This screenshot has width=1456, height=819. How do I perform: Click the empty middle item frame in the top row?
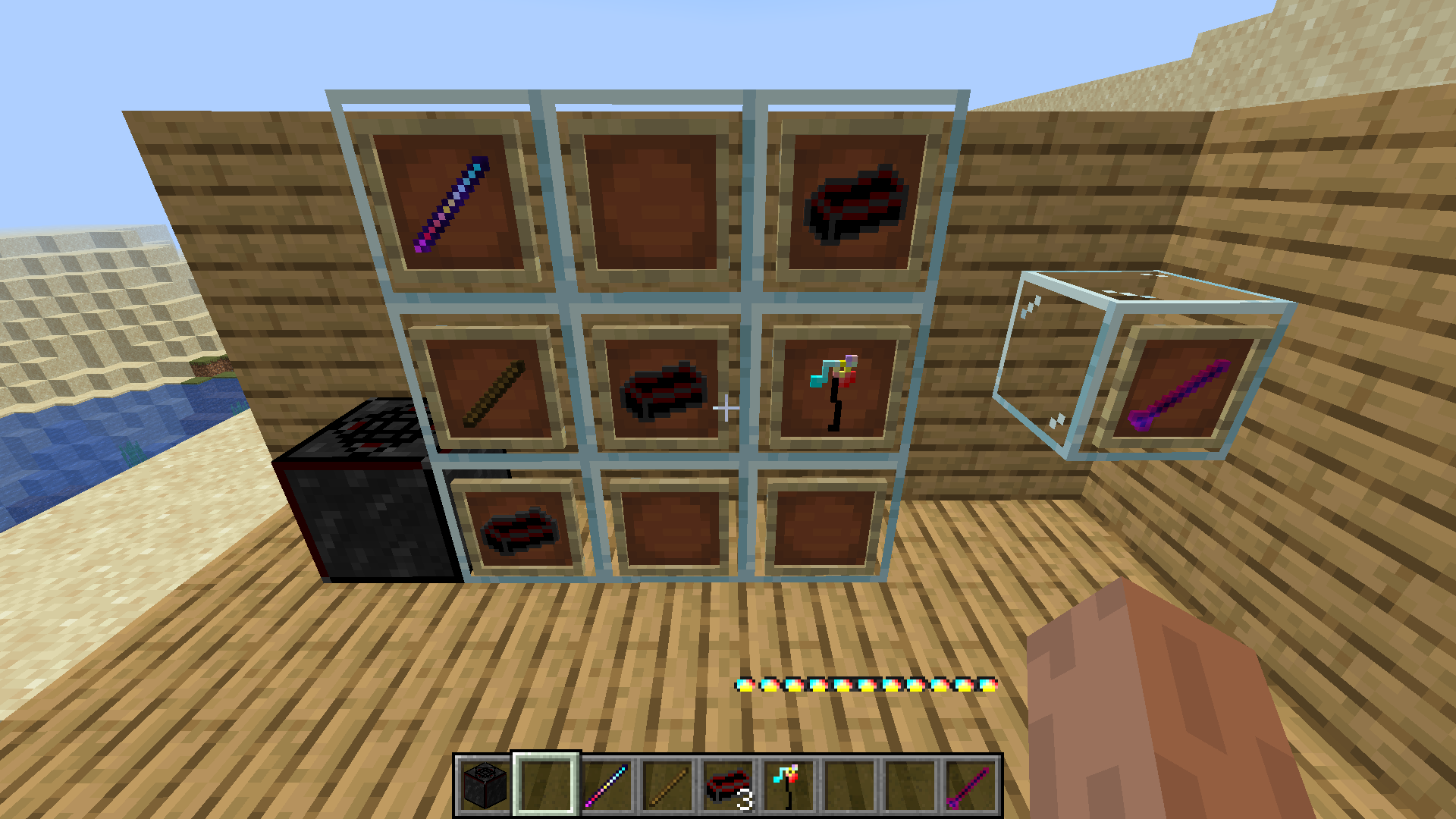652,201
